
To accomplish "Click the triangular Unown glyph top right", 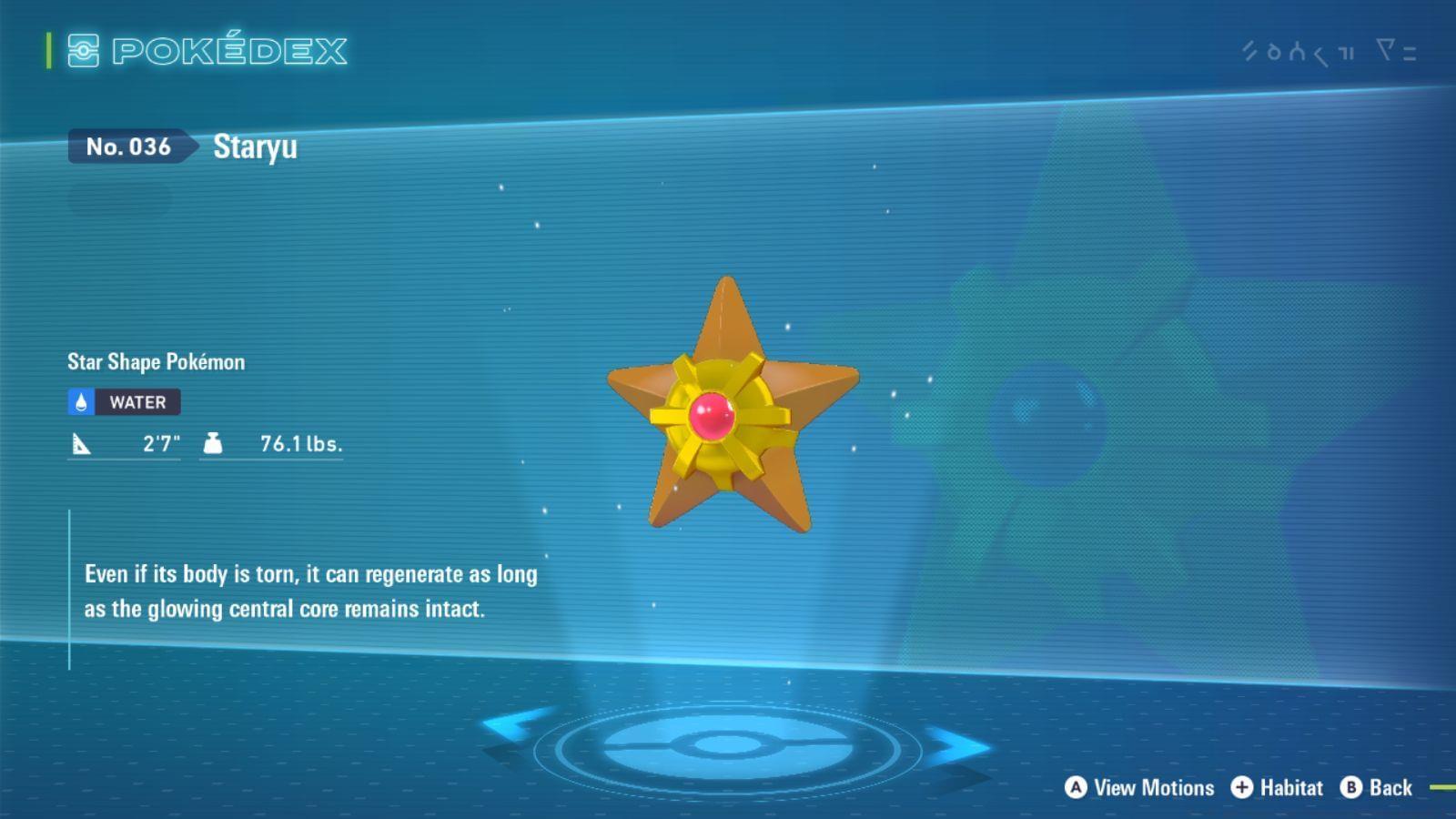I will coord(1386,50).
